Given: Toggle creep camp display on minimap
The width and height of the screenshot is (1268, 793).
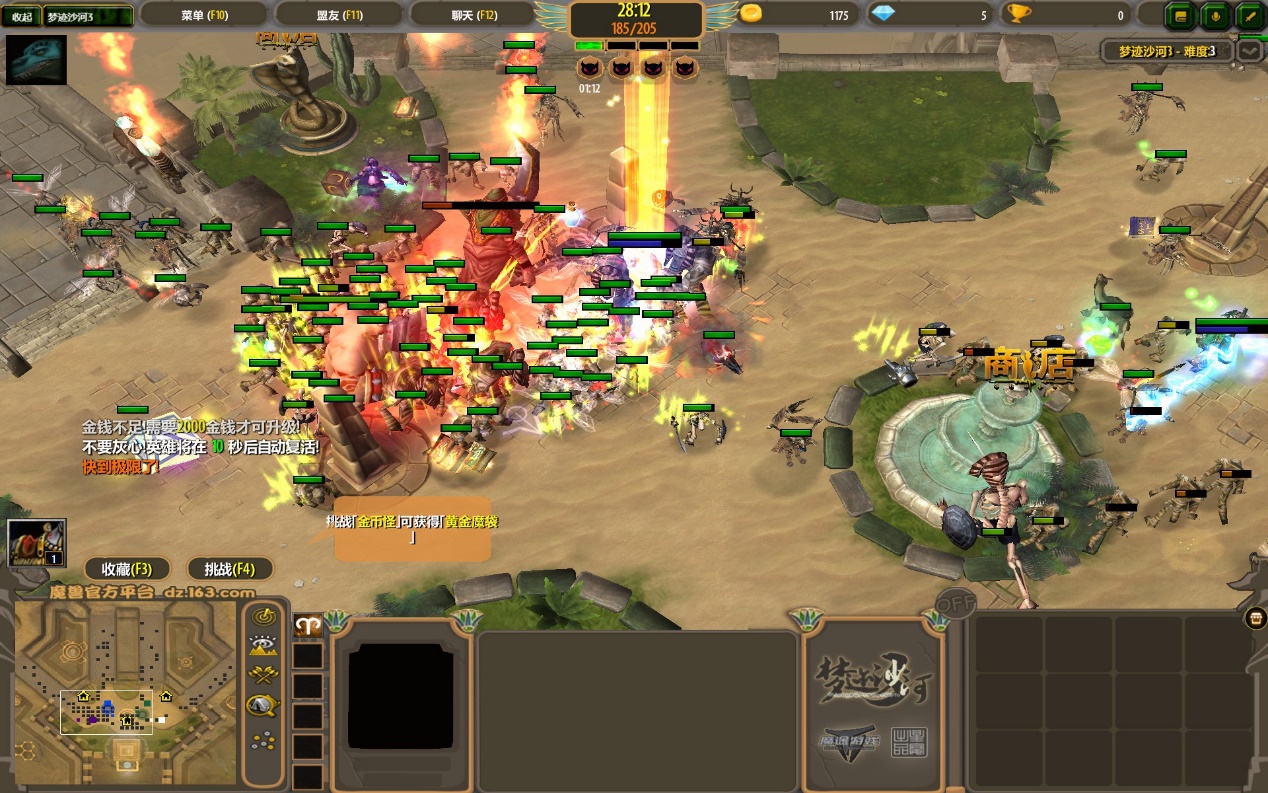Looking at the screenshot, I should point(263,707).
